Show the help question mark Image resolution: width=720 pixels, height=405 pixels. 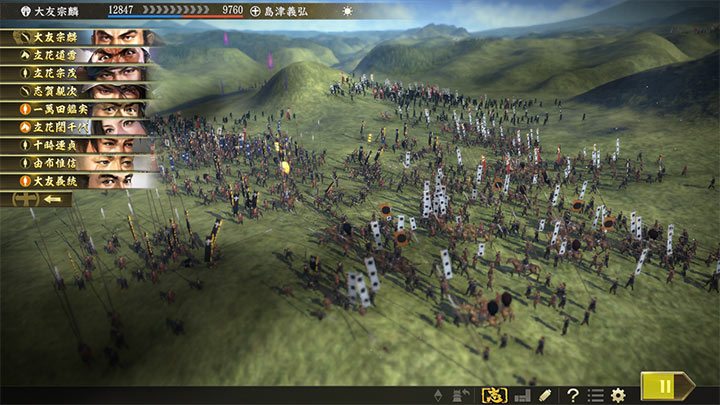click(x=573, y=395)
